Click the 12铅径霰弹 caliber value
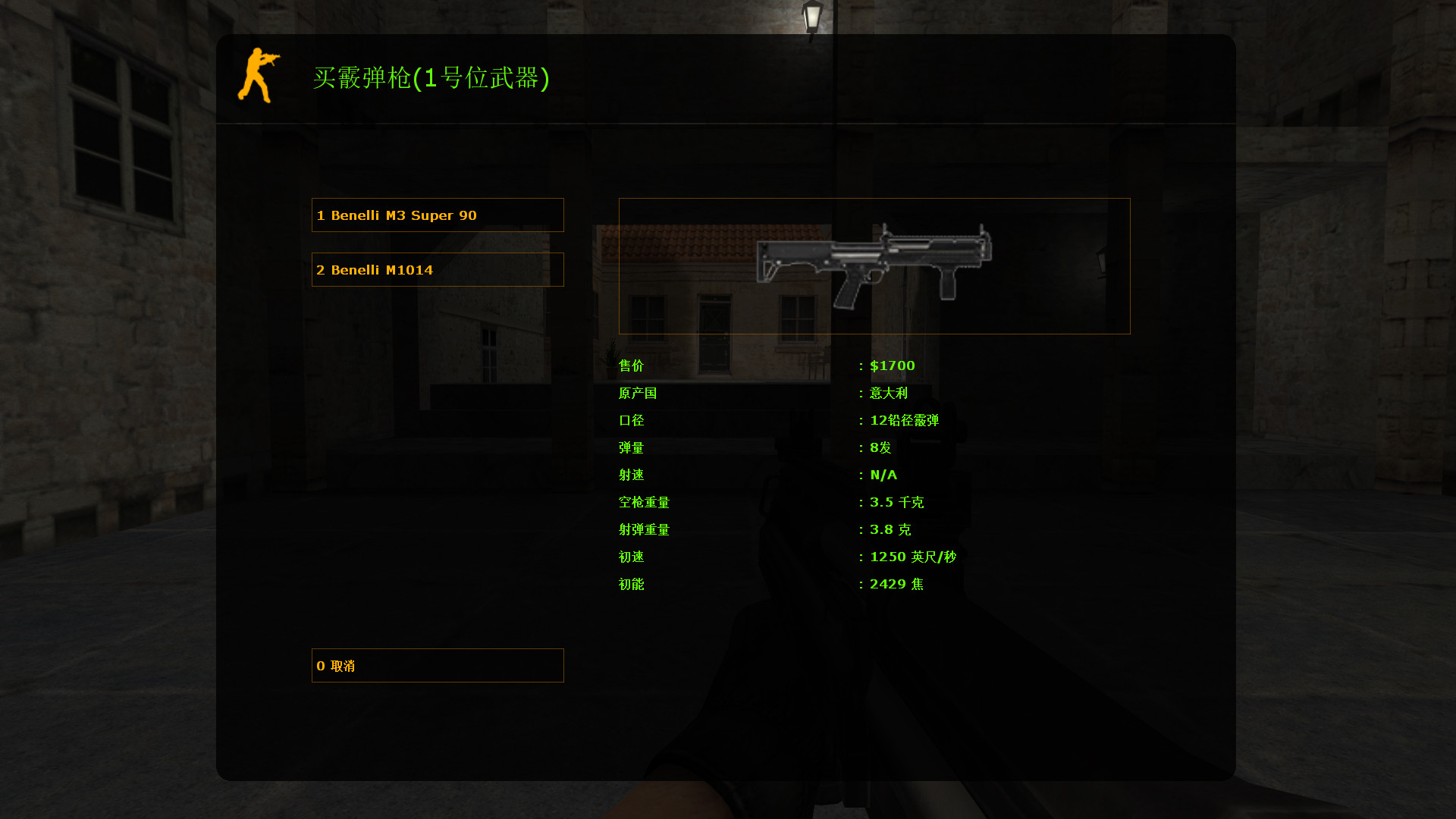This screenshot has height=819, width=1456. pyautogui.click(x=902, y=420)
